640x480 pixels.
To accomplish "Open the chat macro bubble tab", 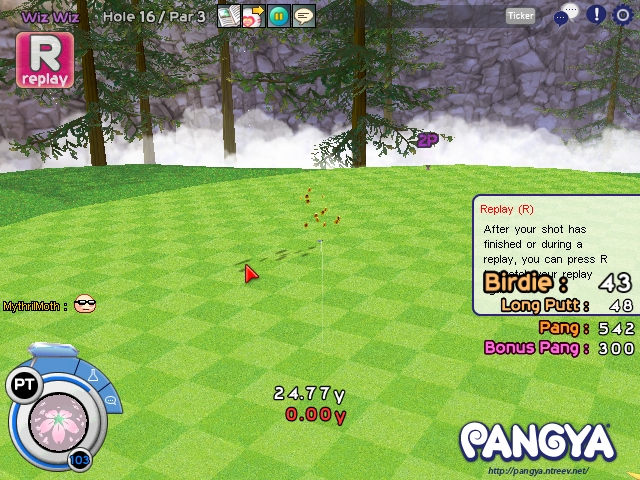I will click(x=110, y=400).
